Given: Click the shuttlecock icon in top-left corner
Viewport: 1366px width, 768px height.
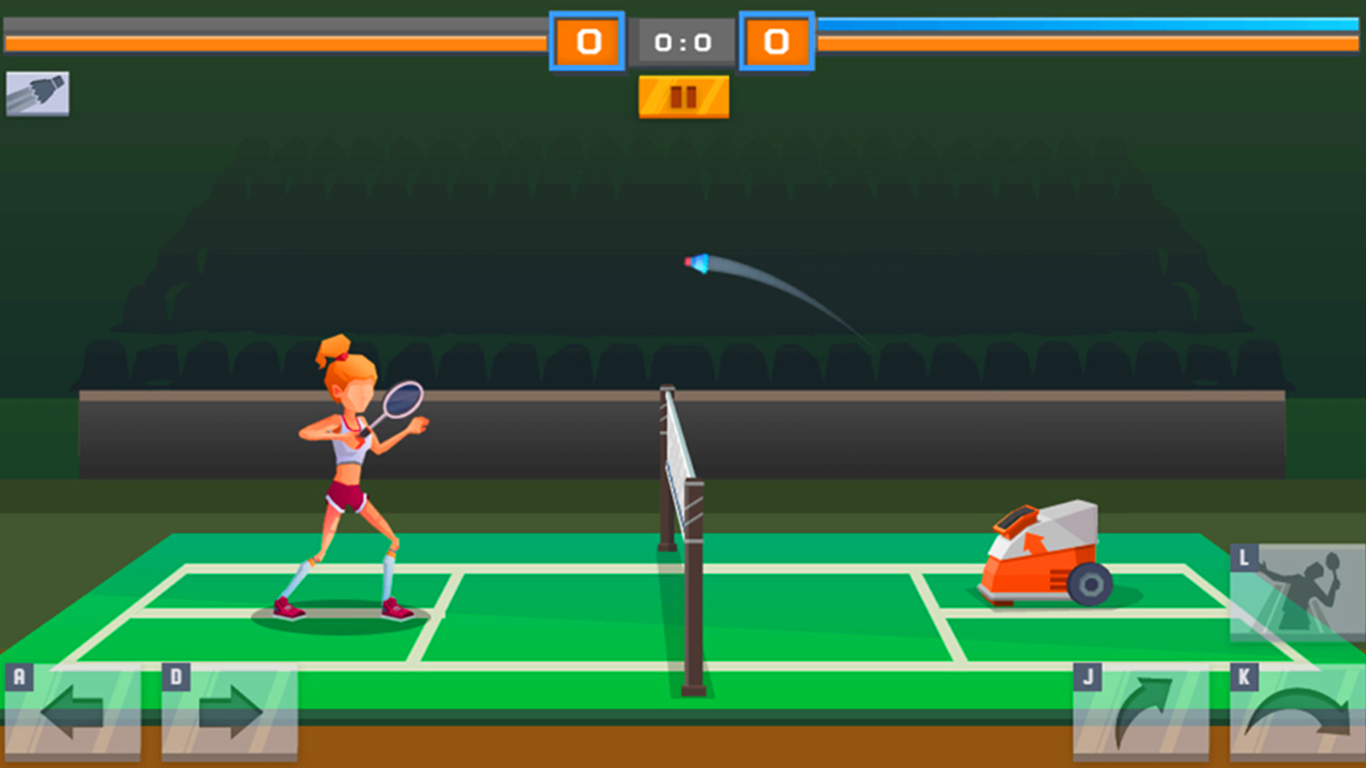Looking at the screenshot, I should [38, 92].
